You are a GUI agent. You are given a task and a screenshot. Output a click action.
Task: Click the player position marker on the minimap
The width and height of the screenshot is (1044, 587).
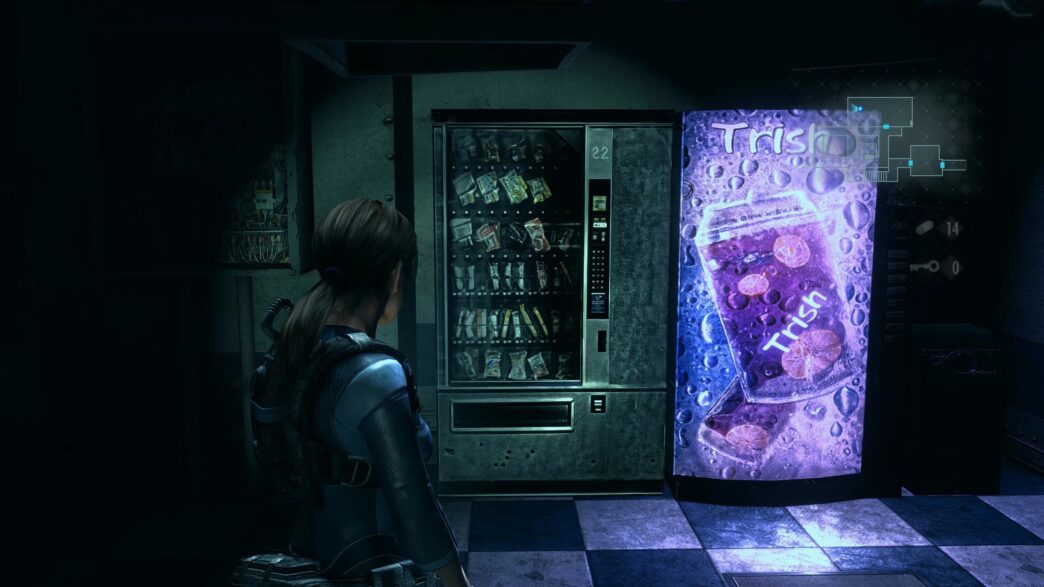click(x=857, y=107)
